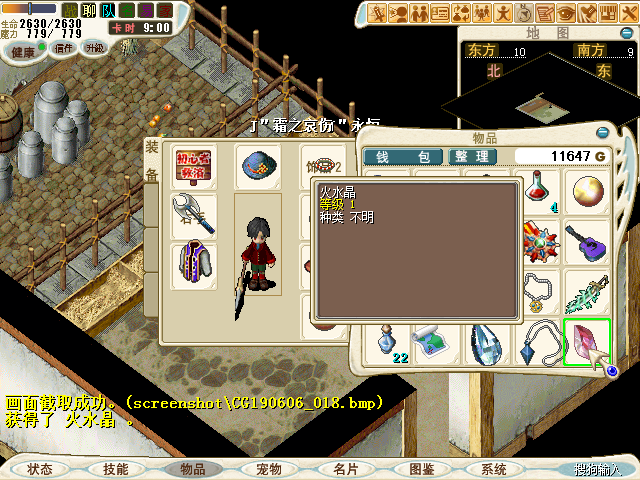This screenshot has width=640, height=480.
Task: Choose the blue teardrop crystal item
Action: 490,341
